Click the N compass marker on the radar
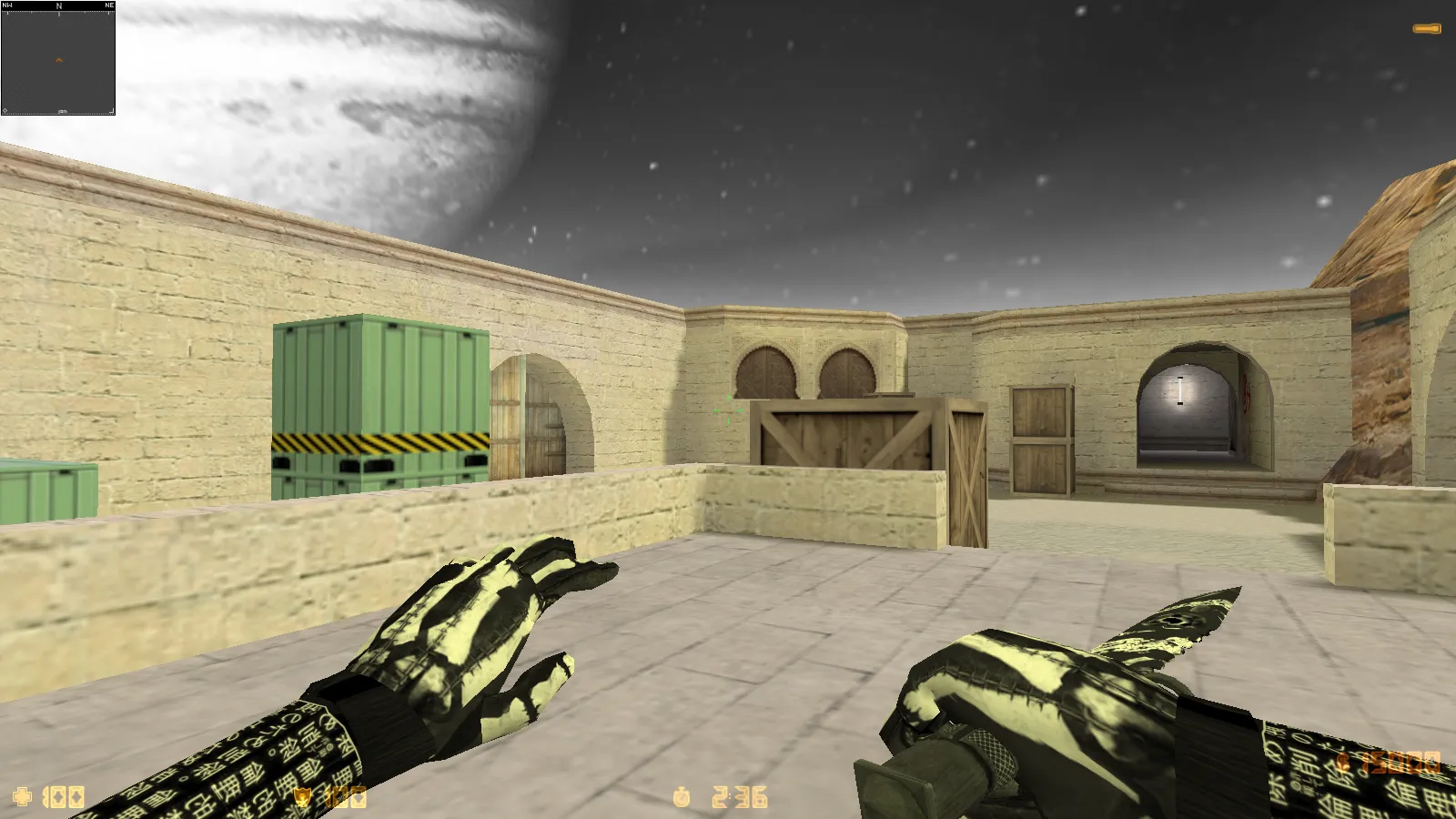This screenshot has height=819, width=1456. pos(59,5)
